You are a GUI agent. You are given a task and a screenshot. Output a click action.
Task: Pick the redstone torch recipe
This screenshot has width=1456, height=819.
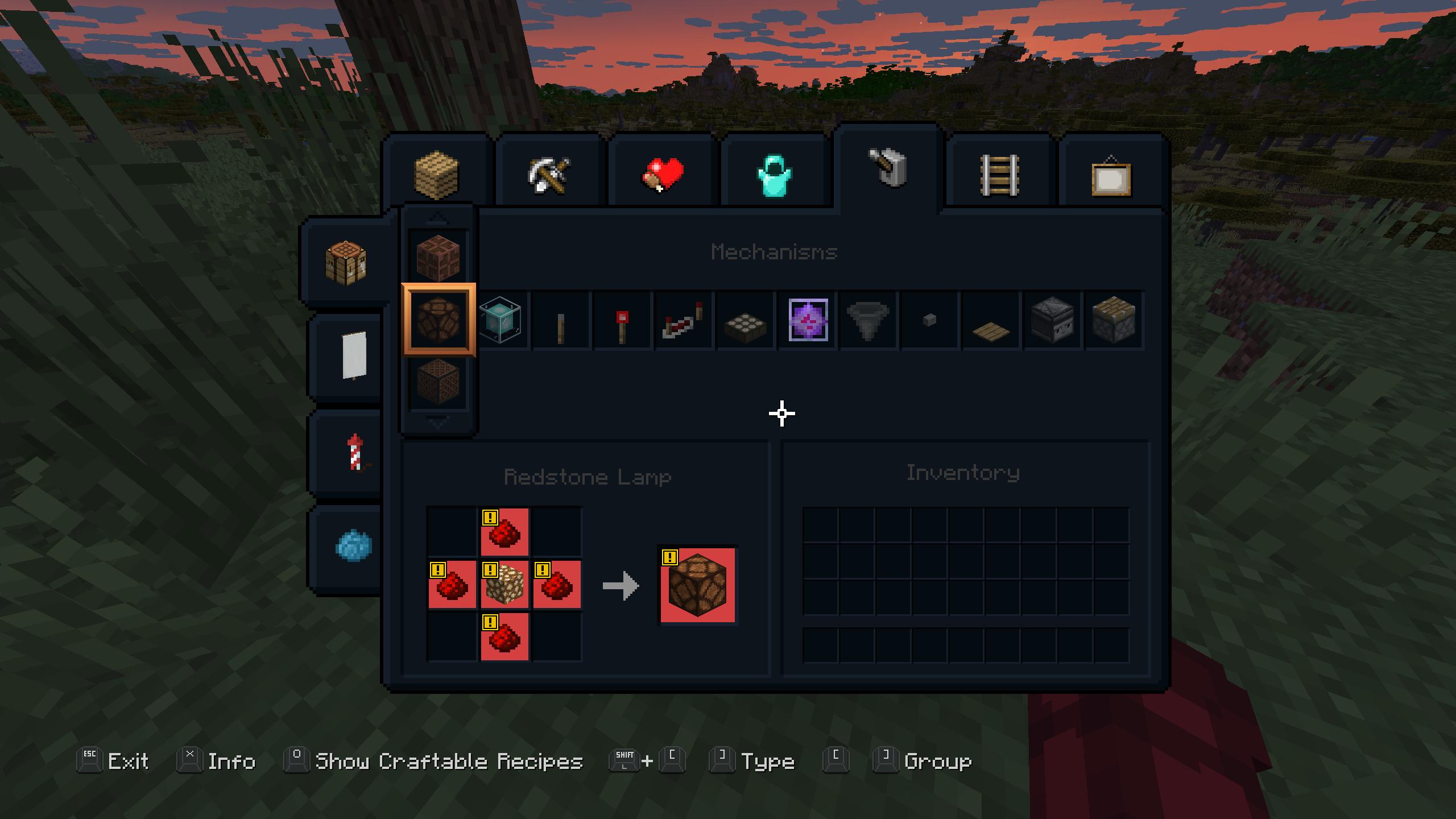click(x=622, y=321)
